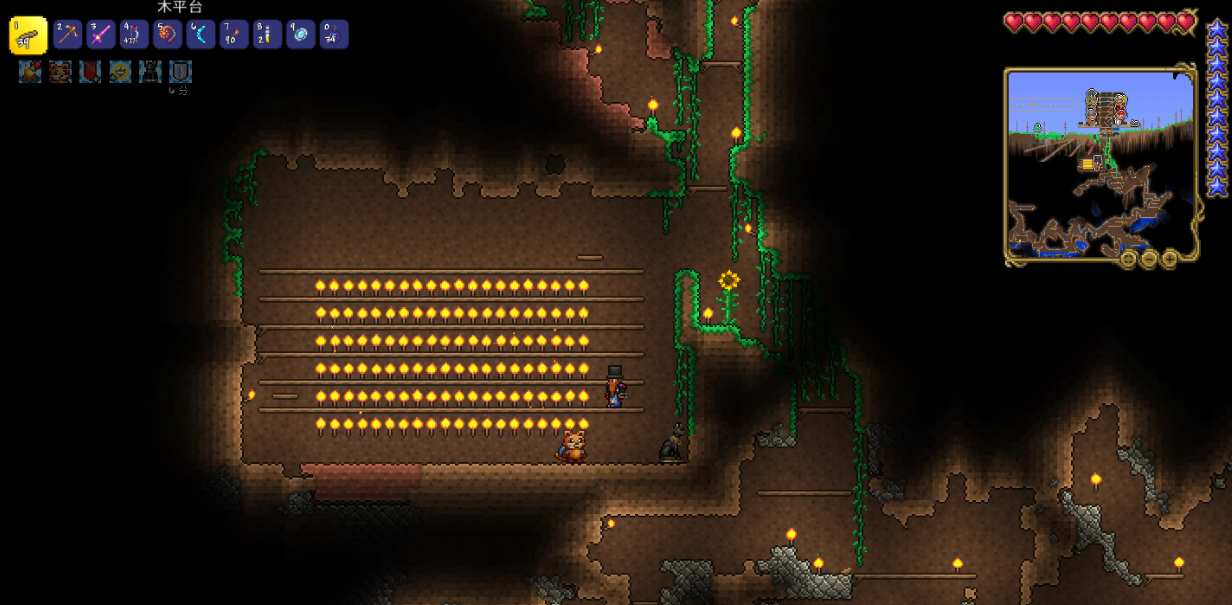This screenshot has width=1232, height=605.
Task: Zoom out the minimap with minus button
Action: [1149, 259]
